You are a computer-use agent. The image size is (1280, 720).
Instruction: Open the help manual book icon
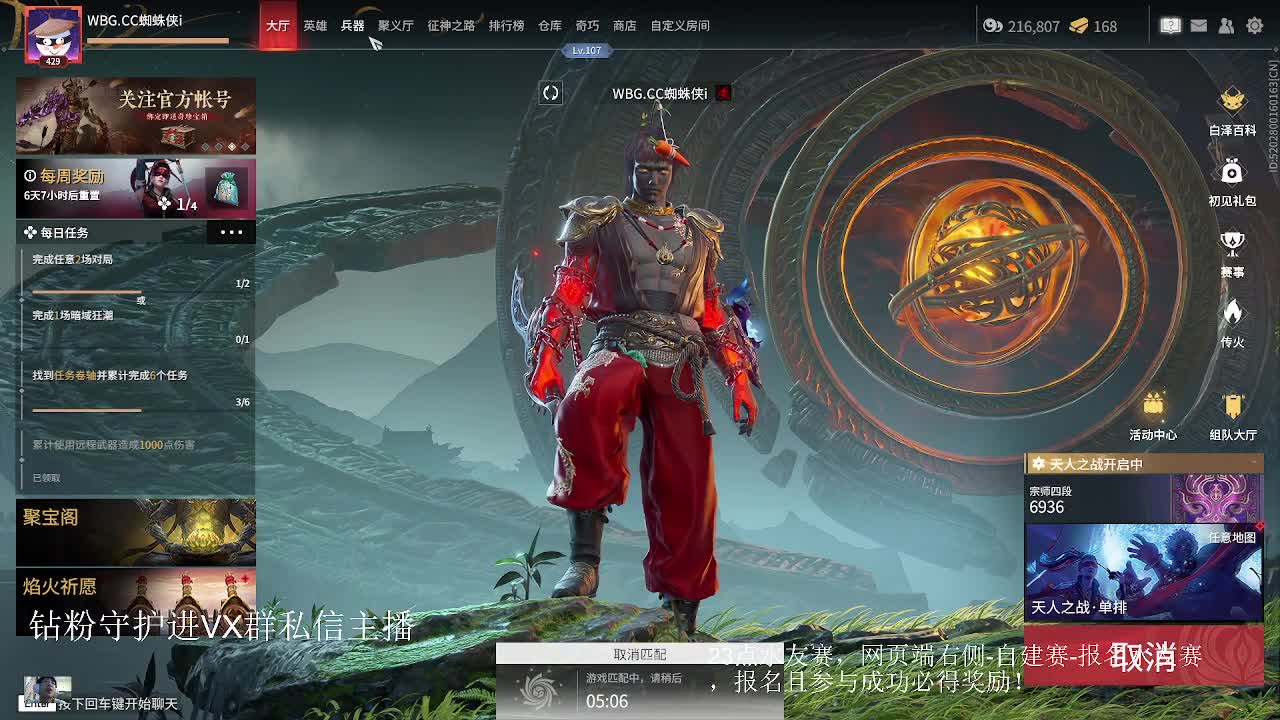(1170, 26)
